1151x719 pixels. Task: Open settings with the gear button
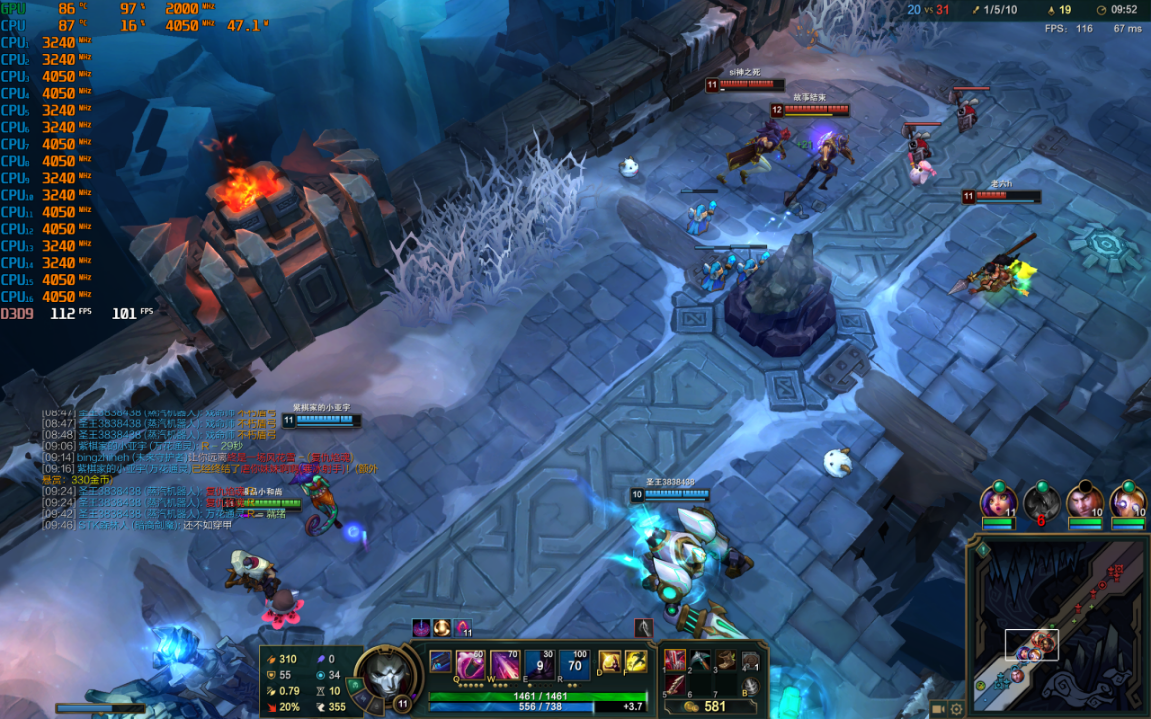click(957, 709)
